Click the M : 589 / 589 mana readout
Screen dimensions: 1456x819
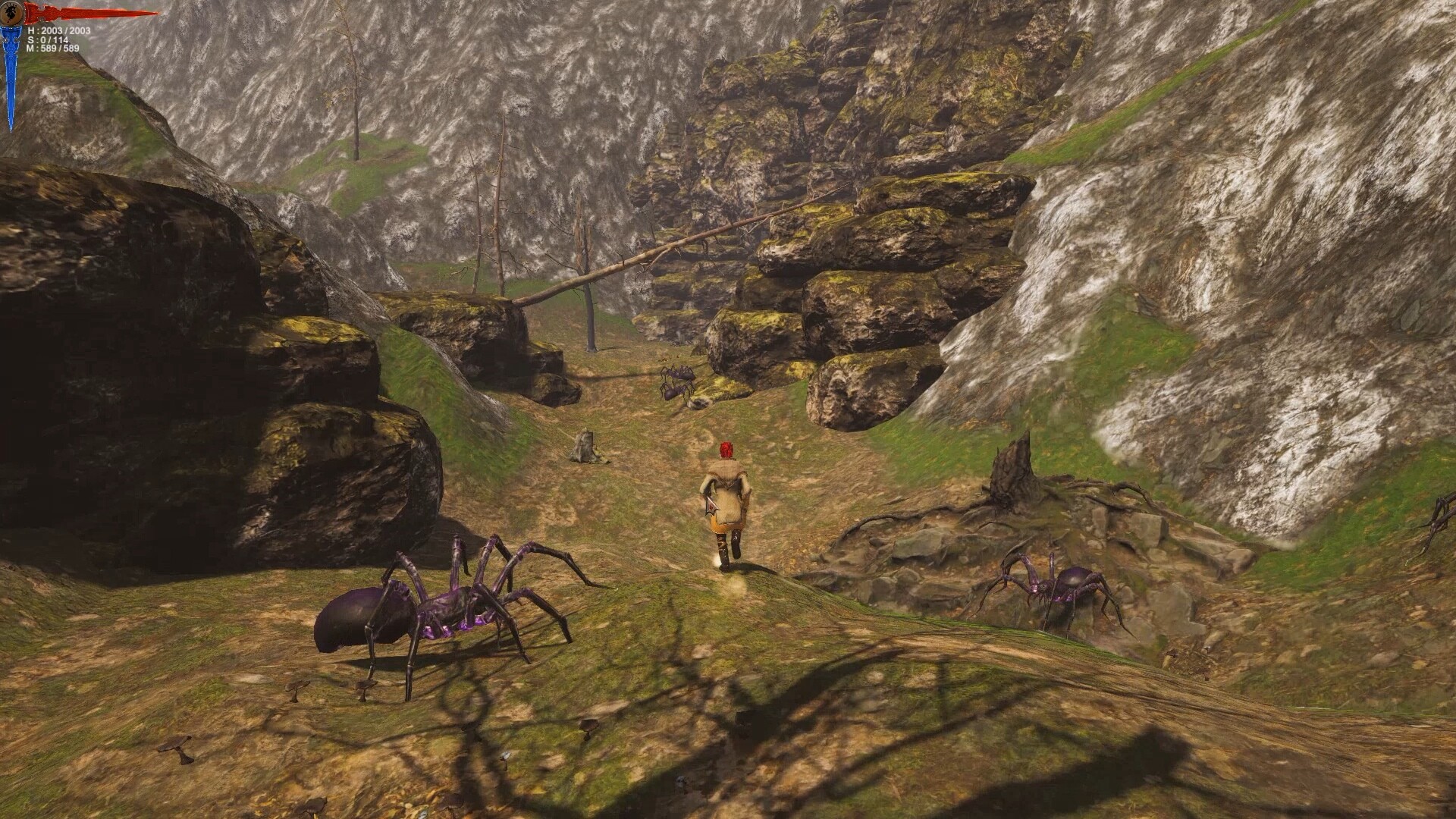pyautogui.click(x=53, y=49)
